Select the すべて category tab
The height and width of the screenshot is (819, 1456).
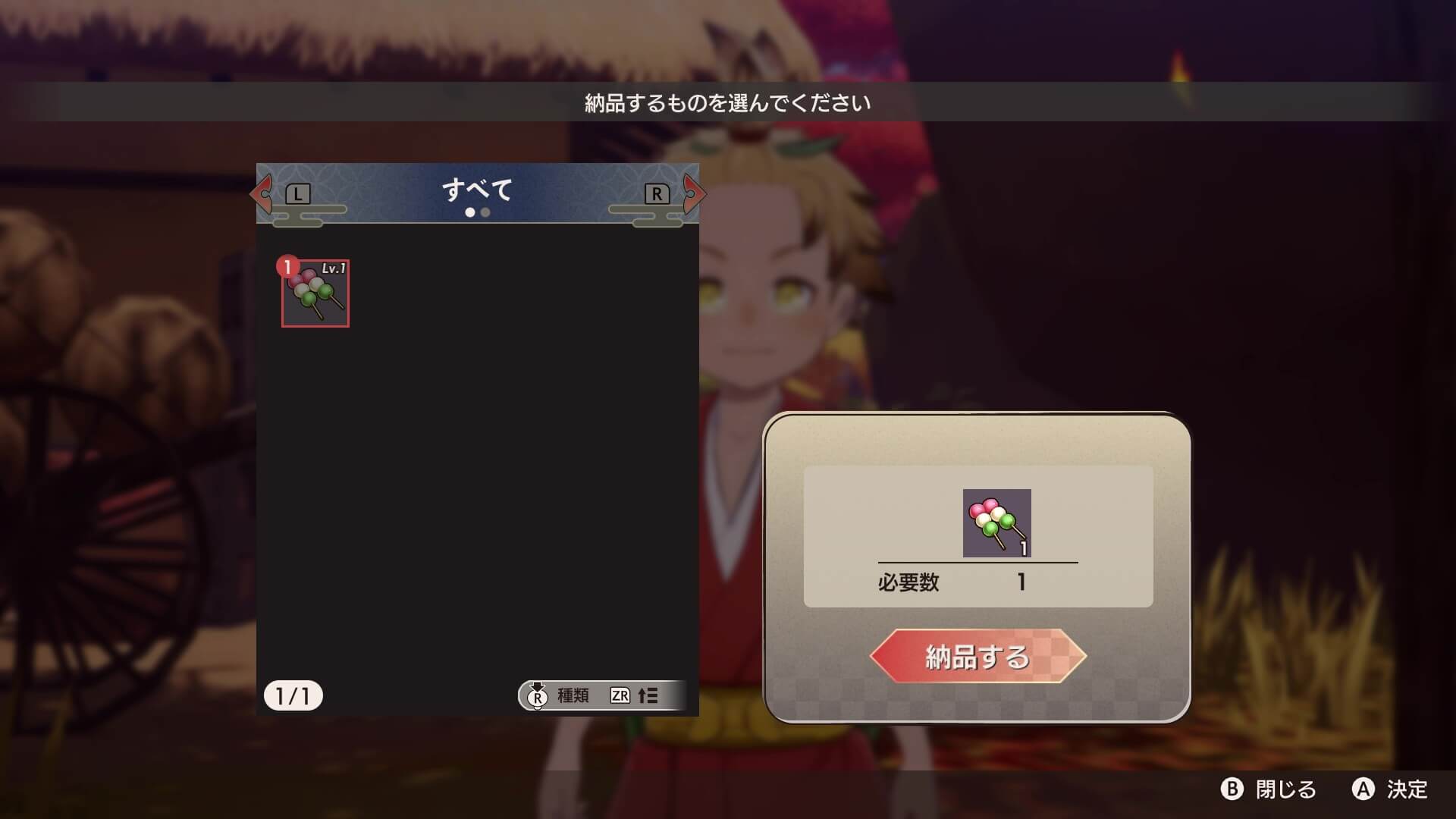click(x=477, y=189)
